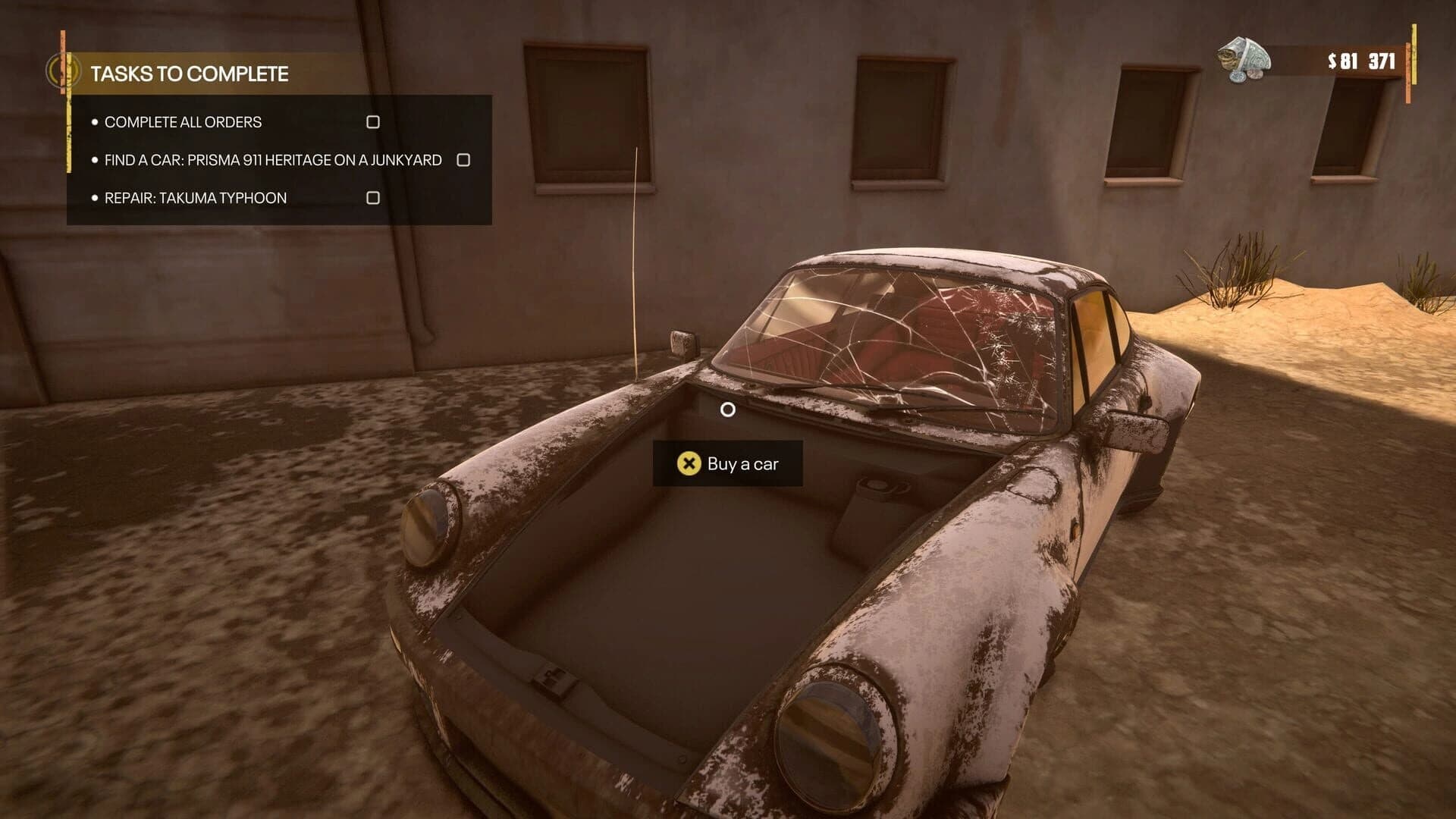Mark the REPAIR: TAKUMA TYPHOON checkbox
The image size is (1456, 819).
pyautogui.click(x=372, y=198)
